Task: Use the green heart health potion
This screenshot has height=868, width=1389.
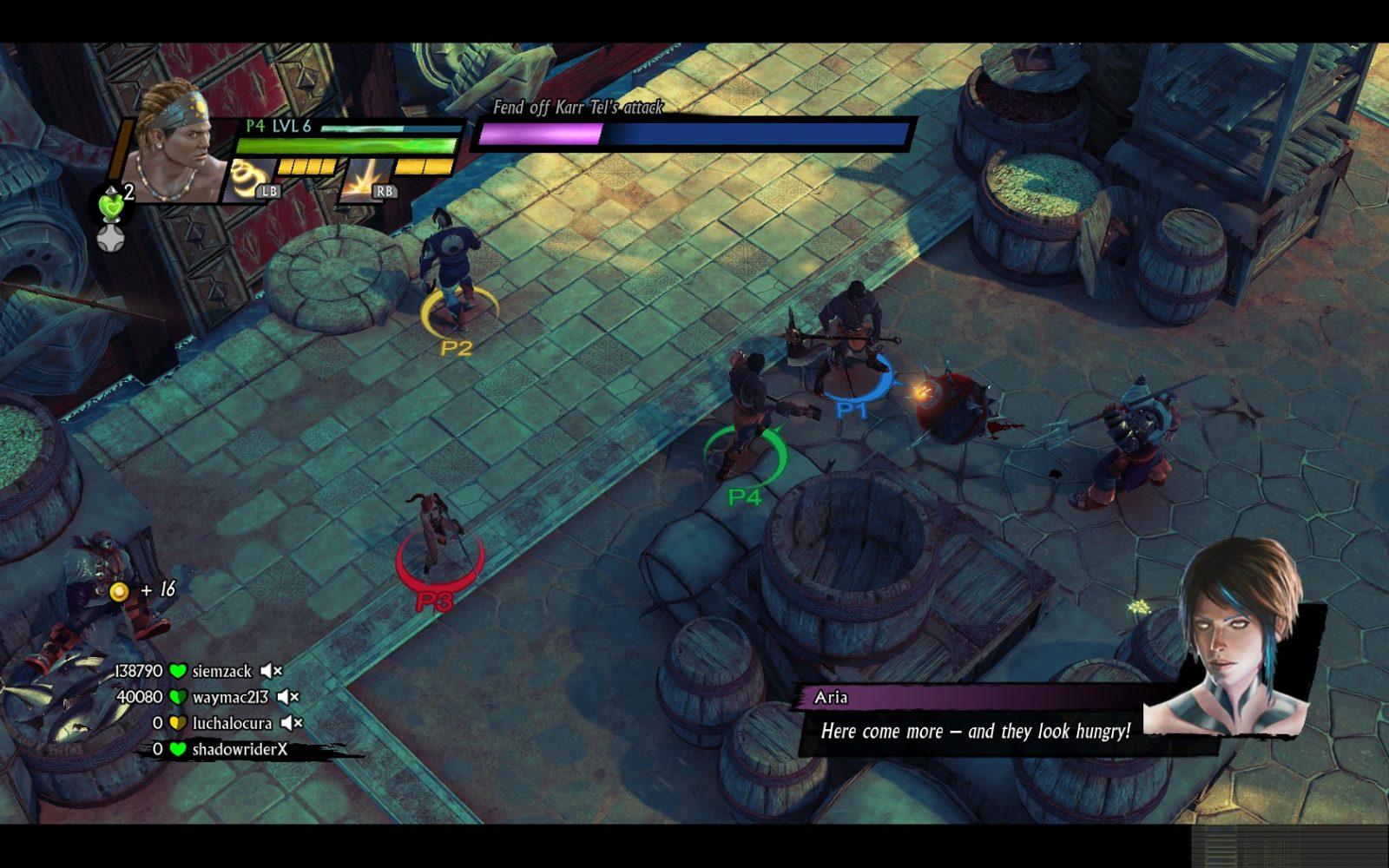Action: pos(112,207)
